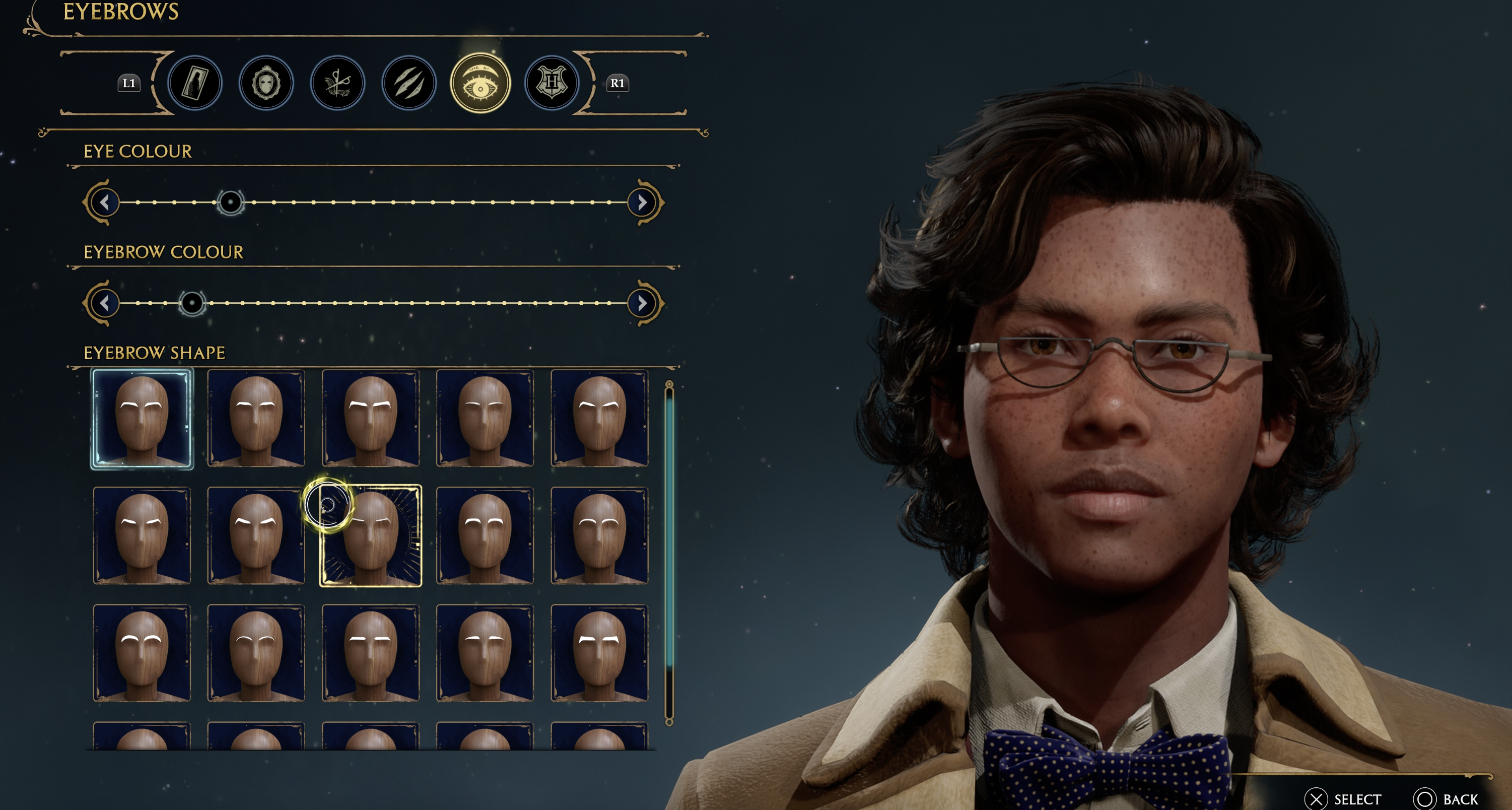Select the last eyebrow shape in third row
This screenshot has height=810, width=1512.
coord(599,653)
